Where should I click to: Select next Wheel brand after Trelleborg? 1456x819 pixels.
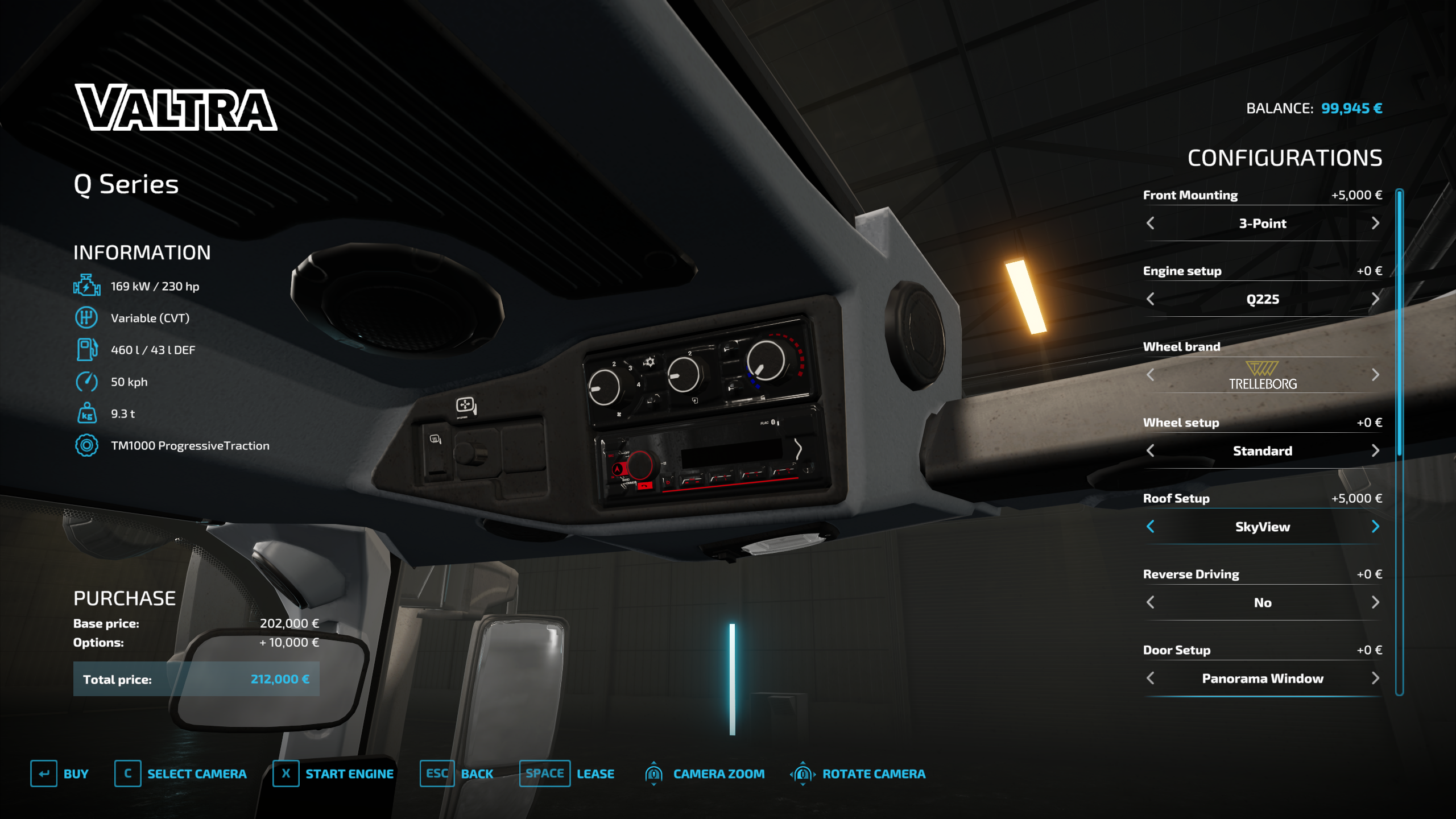pyautogui.click(x=1375, y=375)
